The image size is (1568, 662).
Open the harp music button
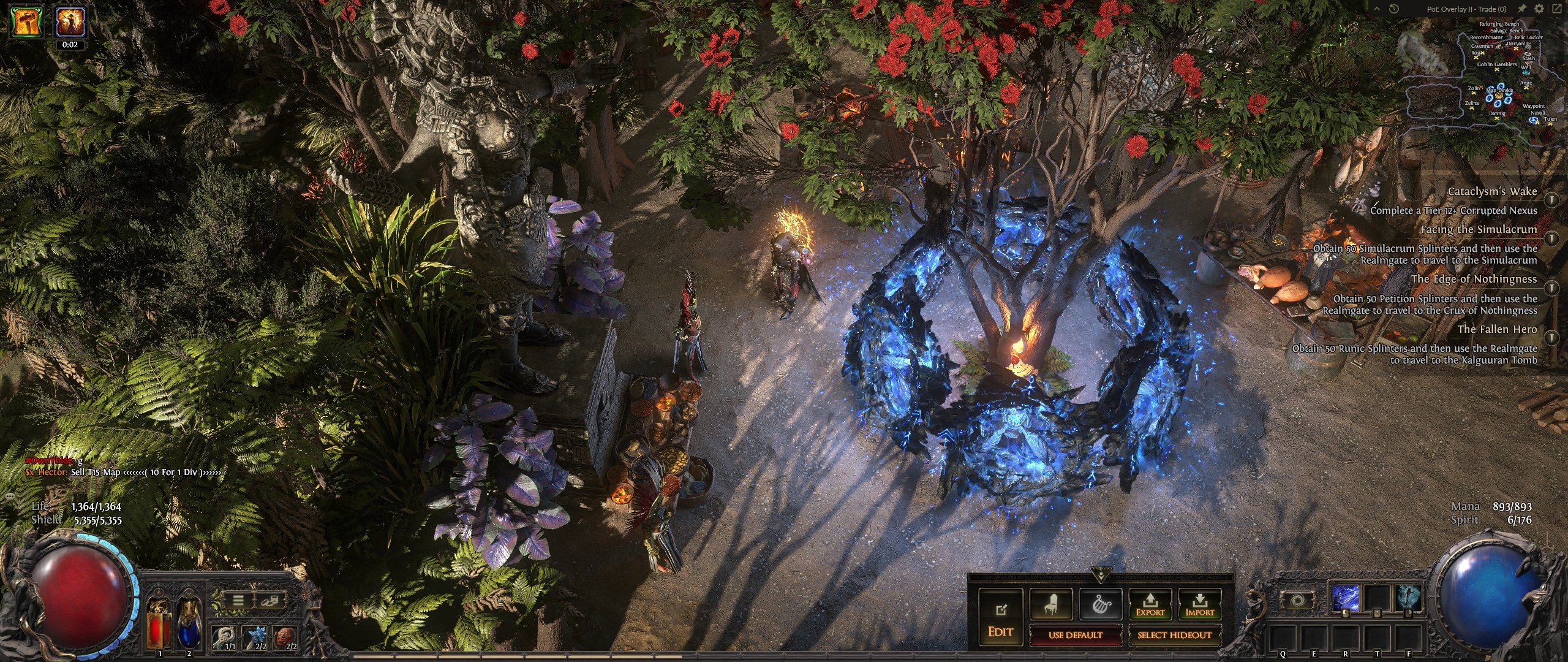(1101, 604)
